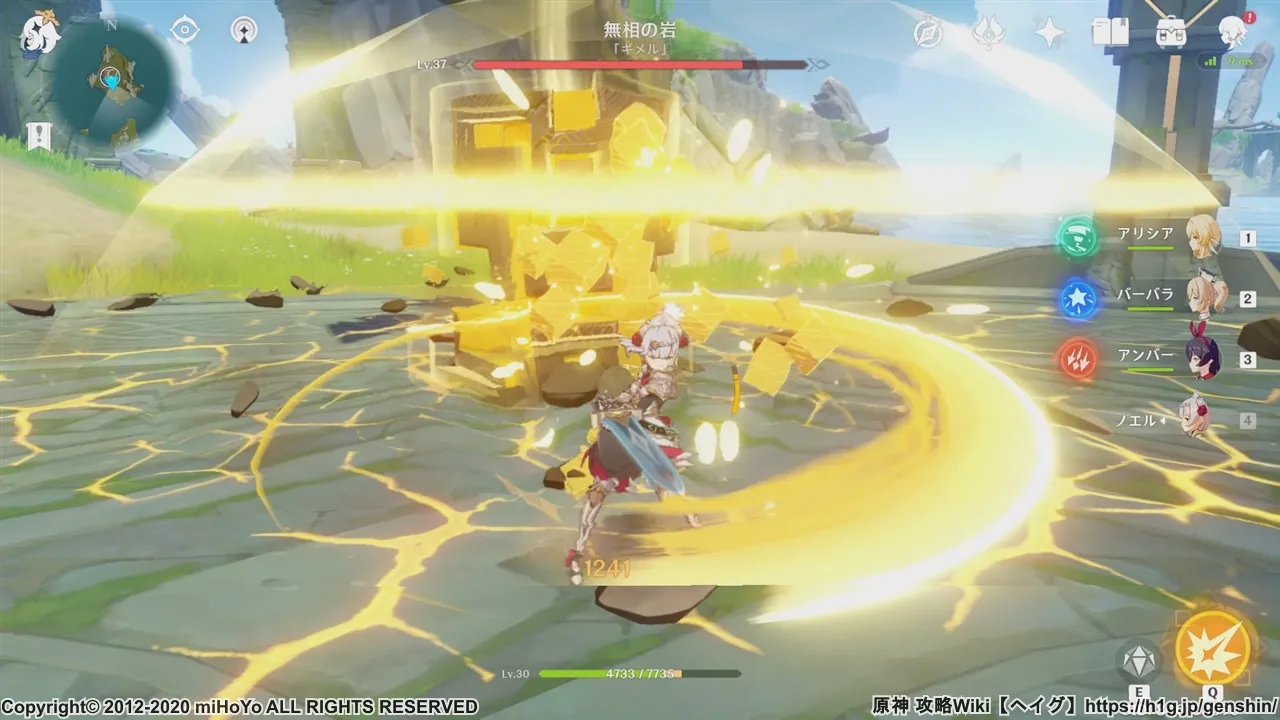
Task: Open the compass events icon
Action: [x=928, y=33]
